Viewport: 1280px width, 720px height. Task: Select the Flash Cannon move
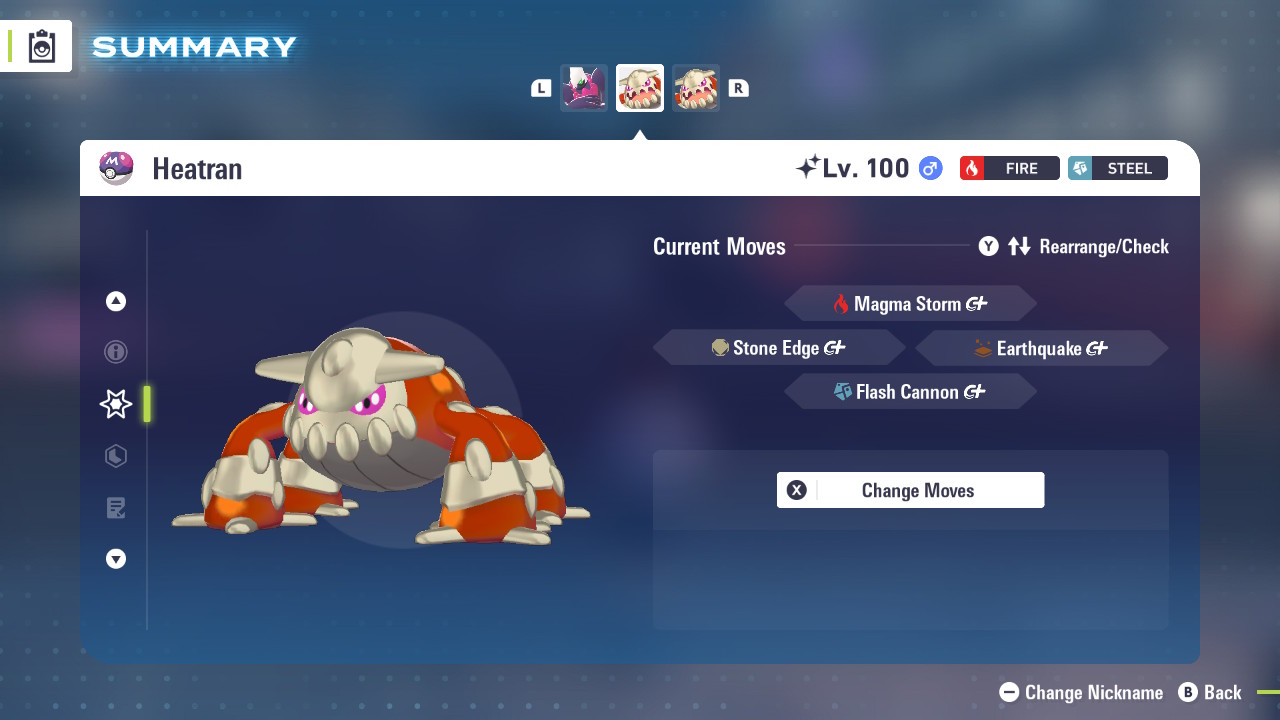[910, 391]
